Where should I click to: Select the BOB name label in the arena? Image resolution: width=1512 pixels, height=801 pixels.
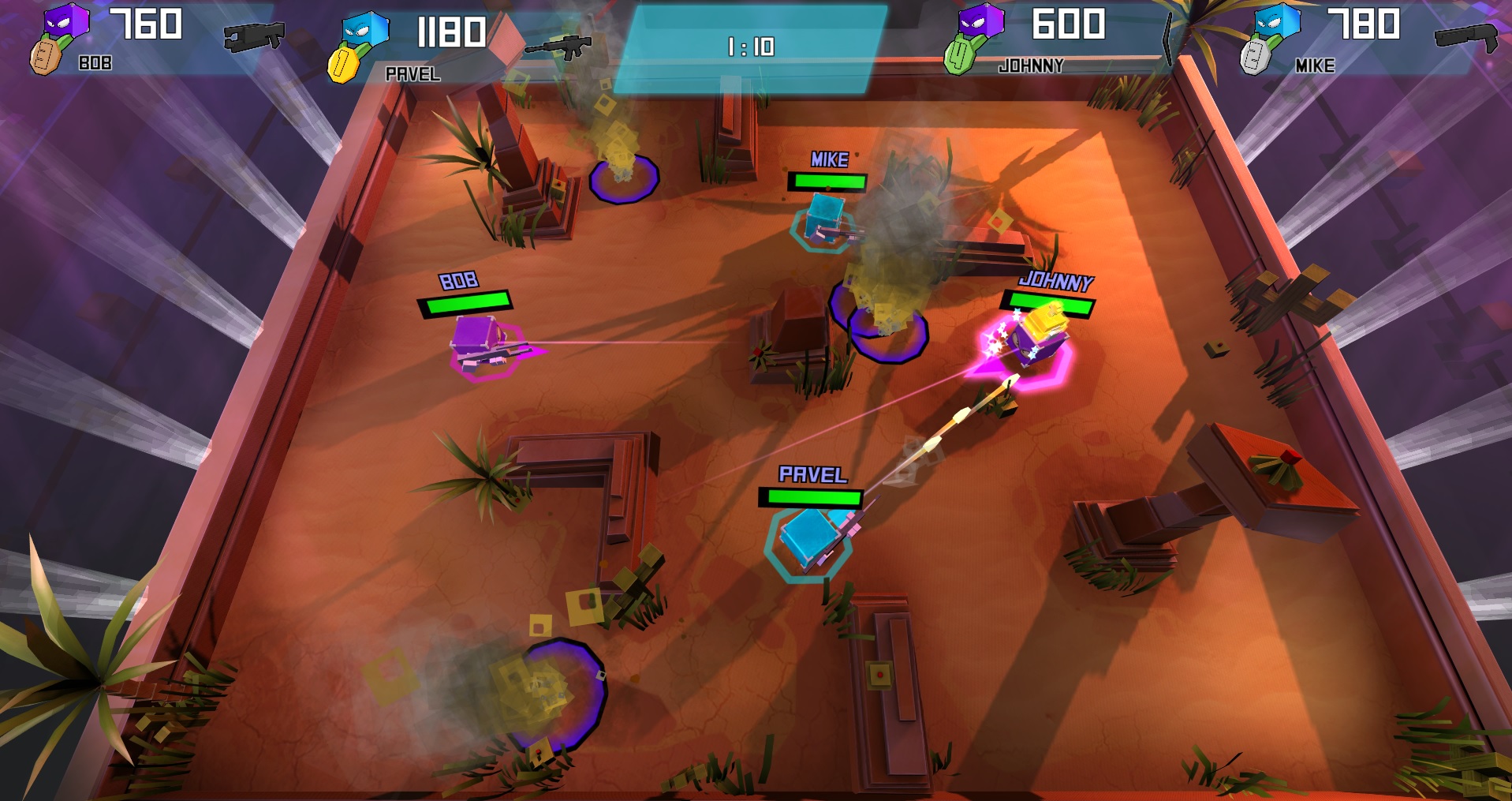459,279
